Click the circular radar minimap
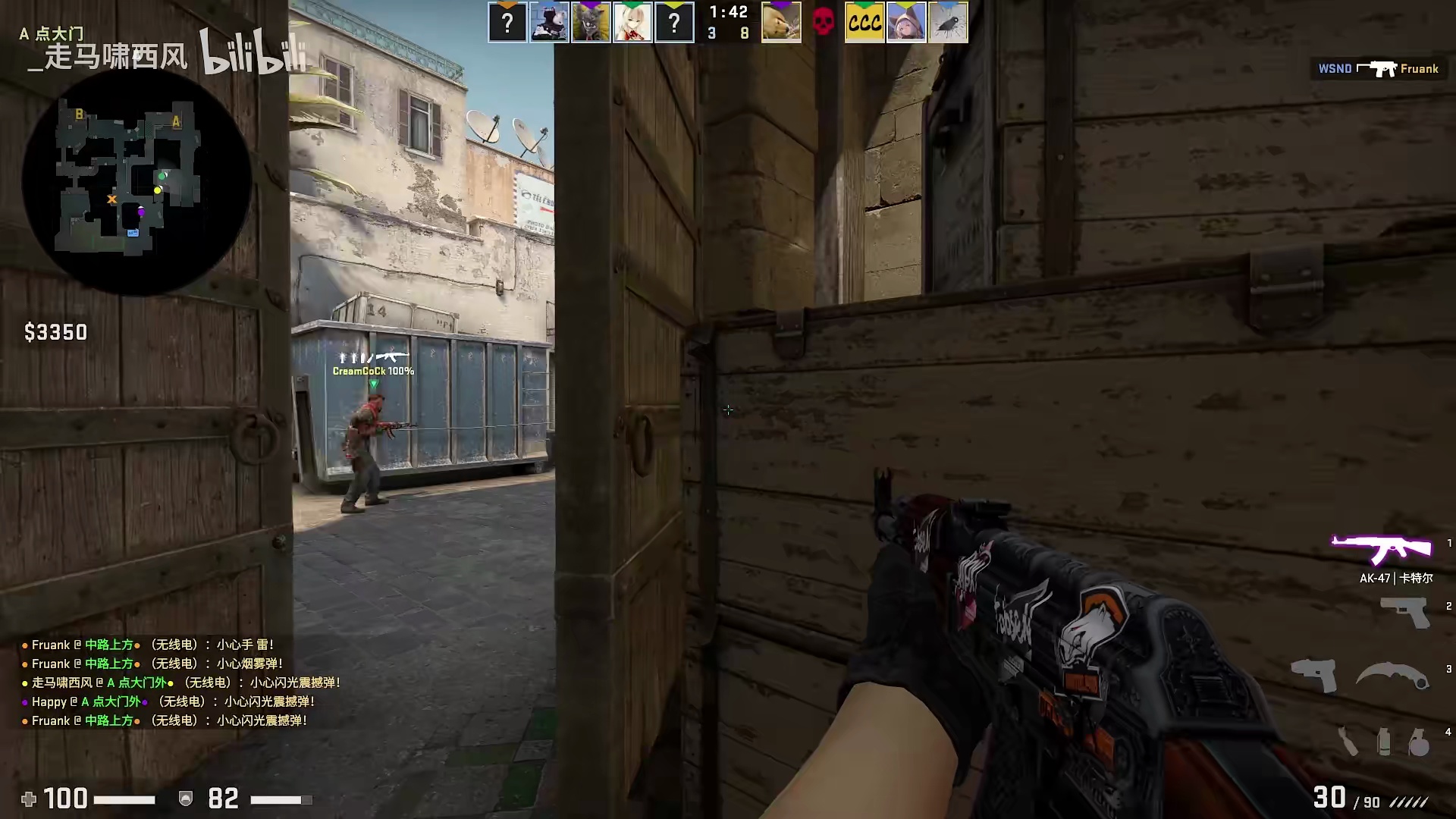This screenshot has height=819, width=1456. (136, 182)
